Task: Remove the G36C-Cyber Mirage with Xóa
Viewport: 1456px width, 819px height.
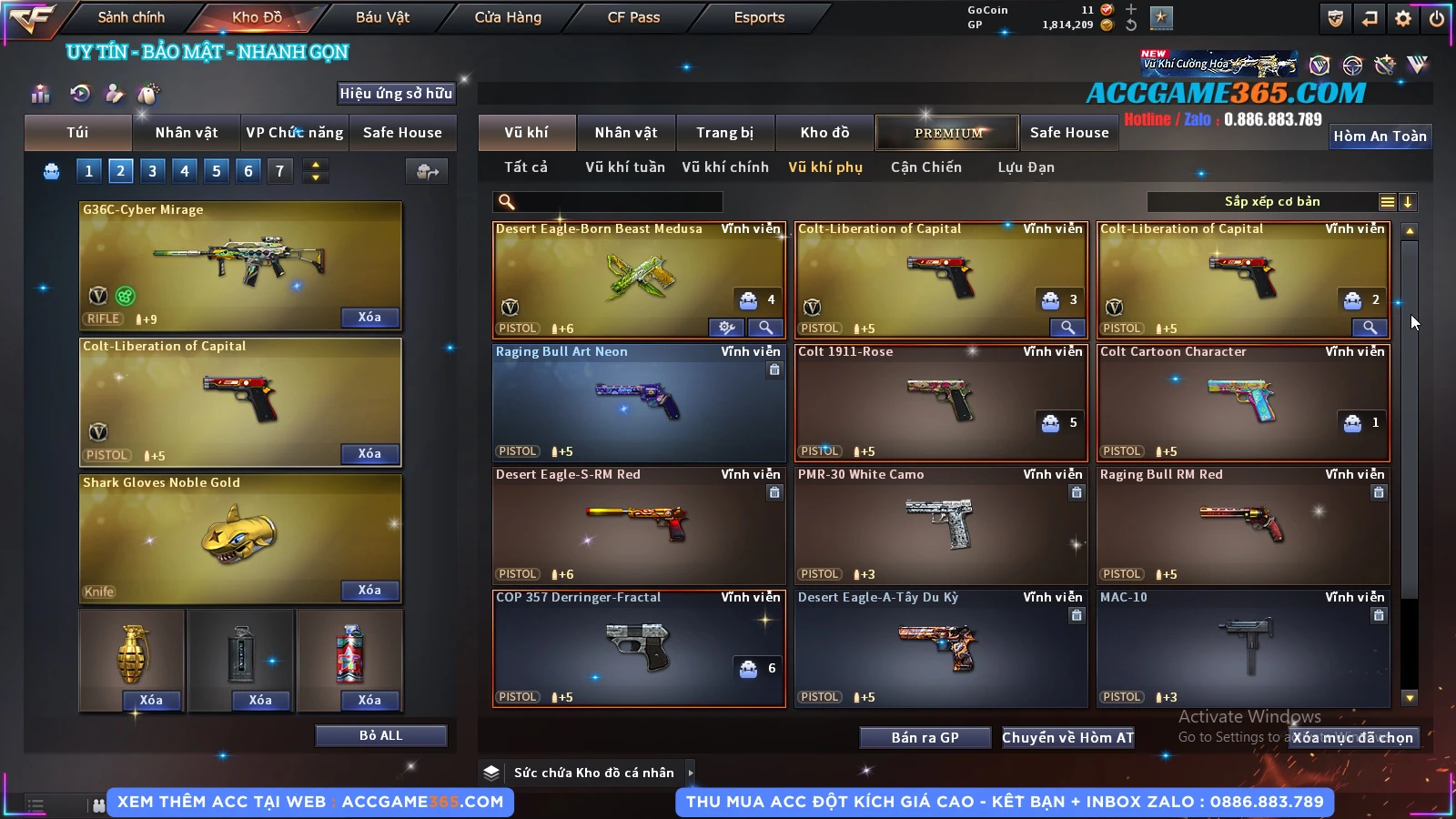Action: [x=369, y=318]
